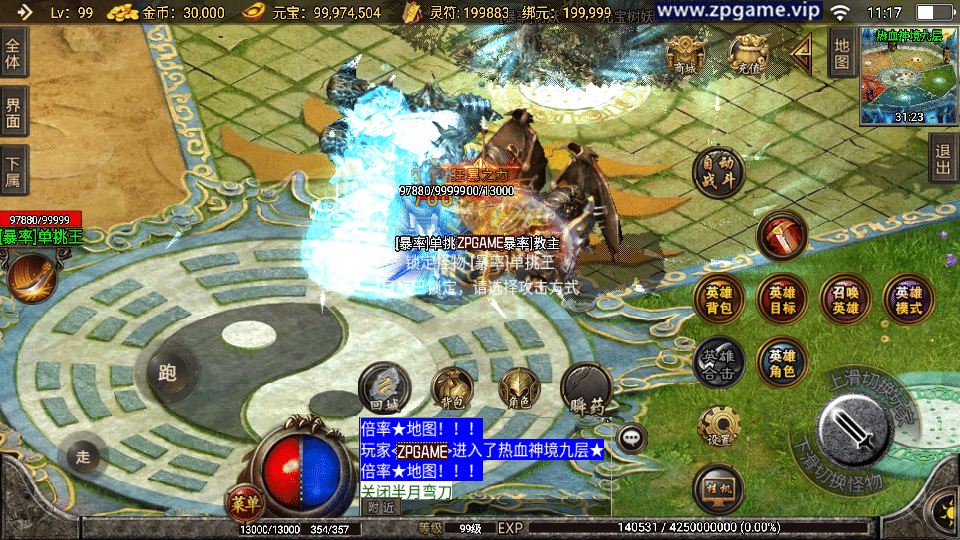Select 英雄目标 hero target button

[782, 300]
